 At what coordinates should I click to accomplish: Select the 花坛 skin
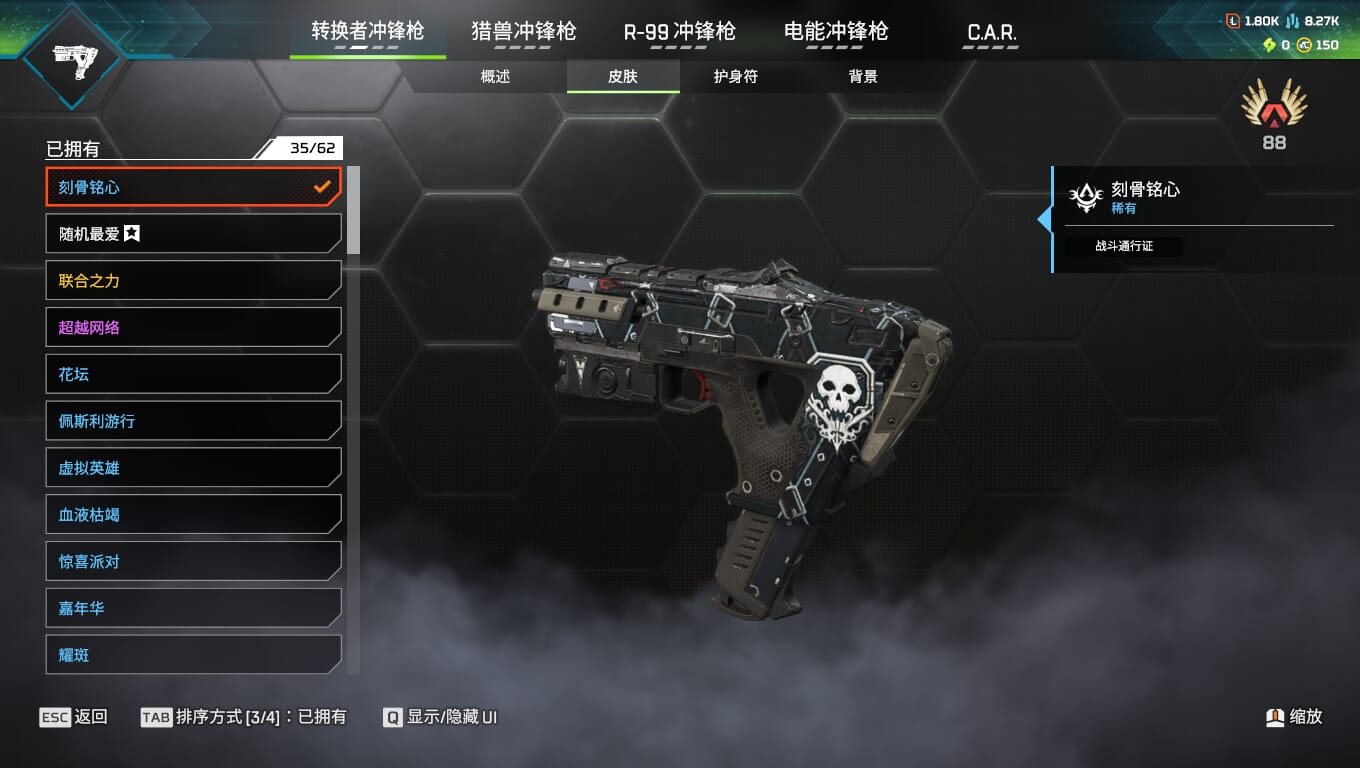193,374
